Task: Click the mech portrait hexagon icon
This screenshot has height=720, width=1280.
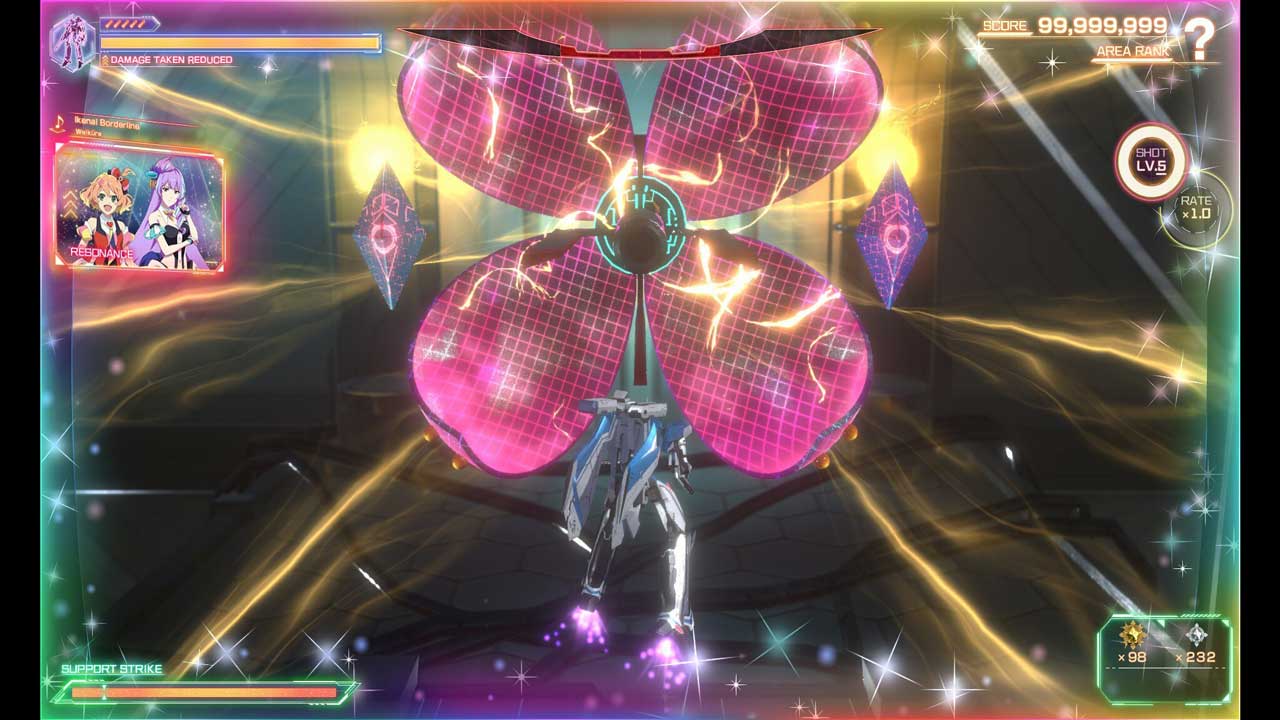Action: [x=72, y=42]
